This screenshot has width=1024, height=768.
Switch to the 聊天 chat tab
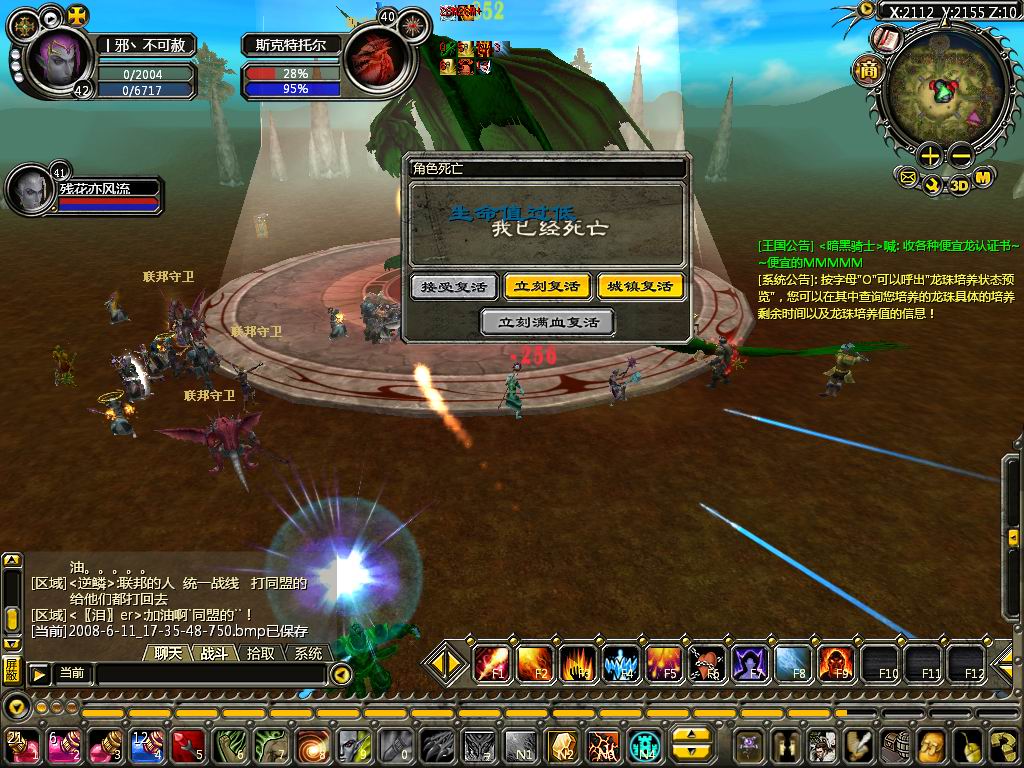click(168, 653)
